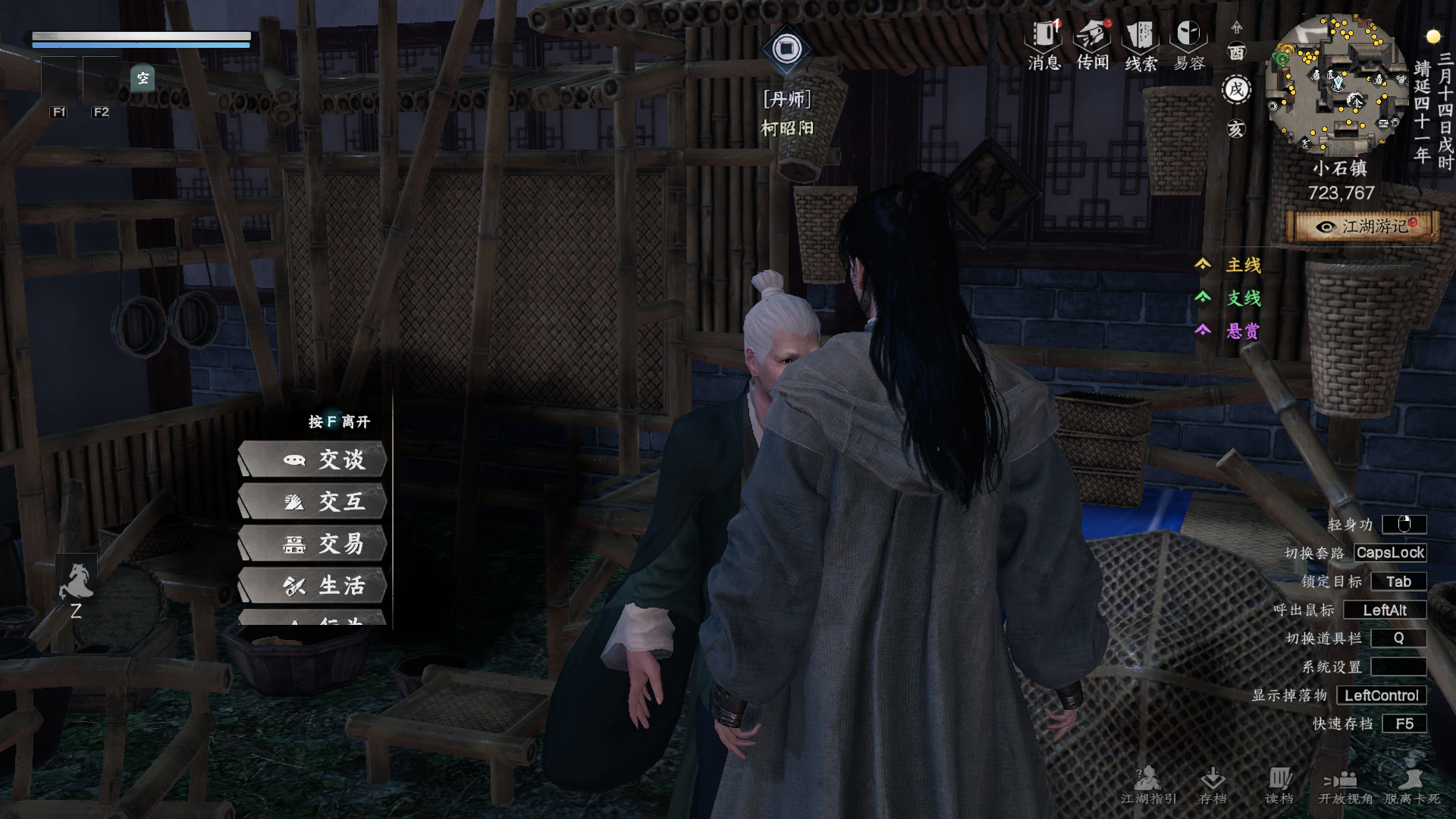The height and width of the screenshot is (819, 1456).
Task: Open the 交易 trade option
Action: coord(312,544)
